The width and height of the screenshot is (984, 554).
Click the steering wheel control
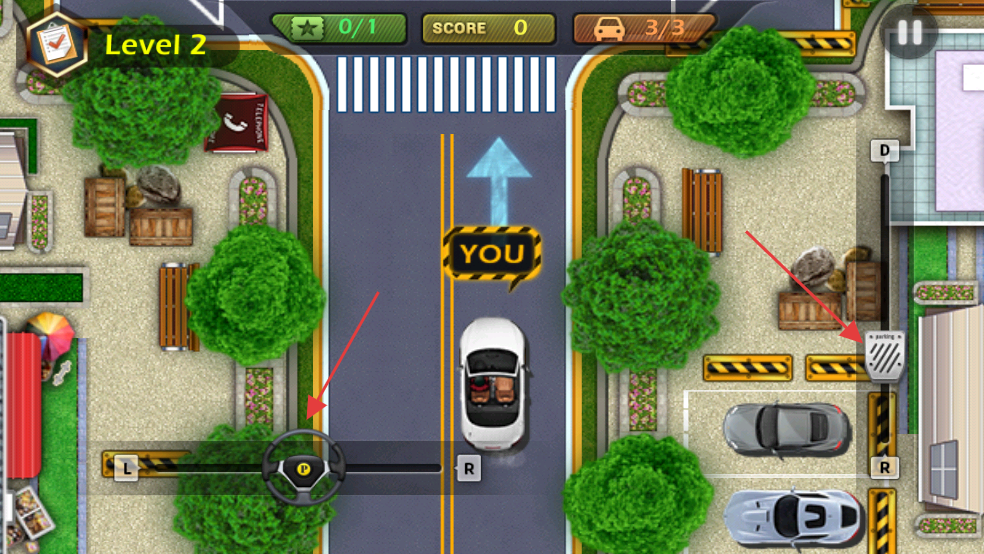[304, 467]
